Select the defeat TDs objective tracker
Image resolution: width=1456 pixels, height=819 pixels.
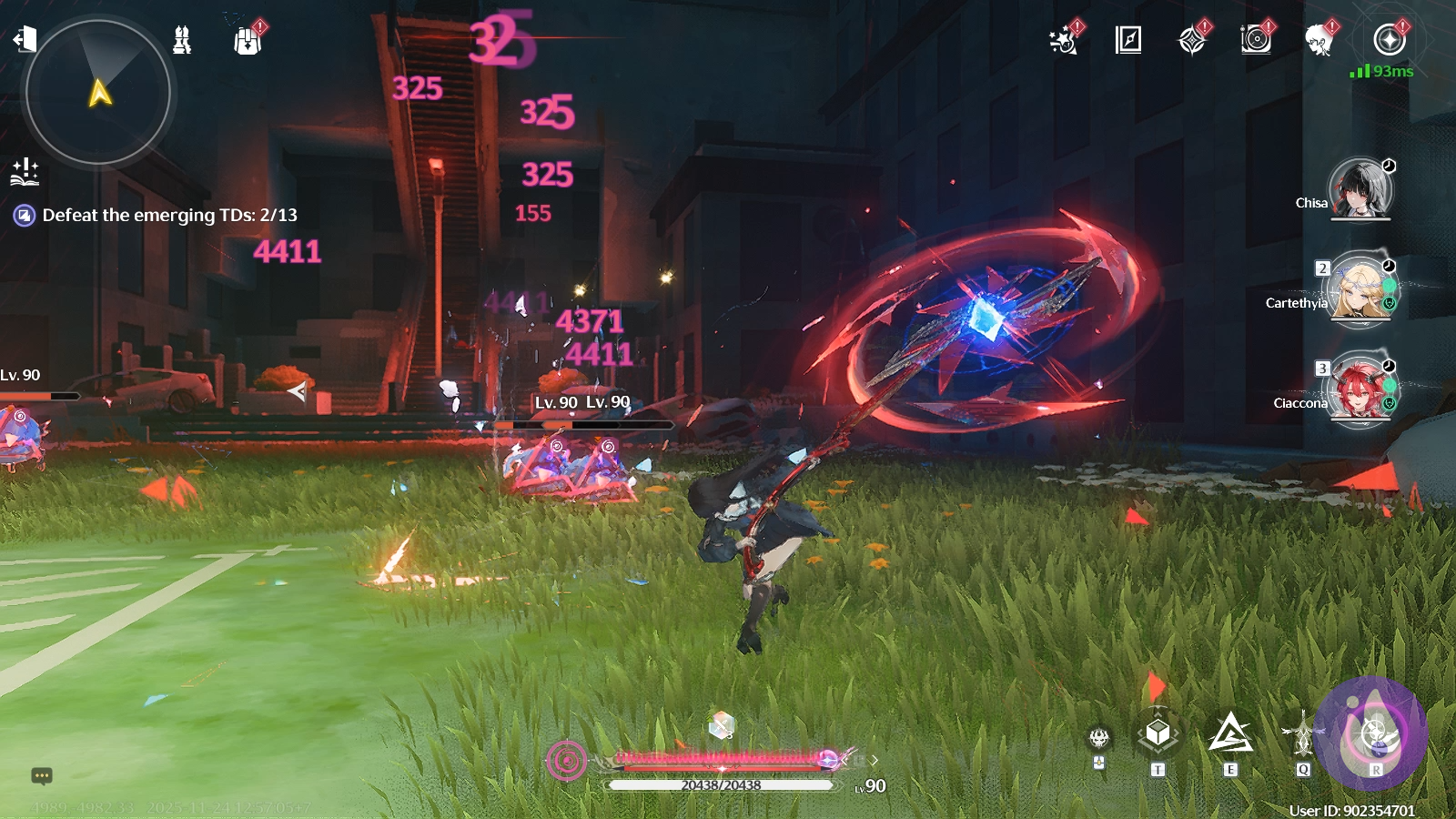point(168,216)
